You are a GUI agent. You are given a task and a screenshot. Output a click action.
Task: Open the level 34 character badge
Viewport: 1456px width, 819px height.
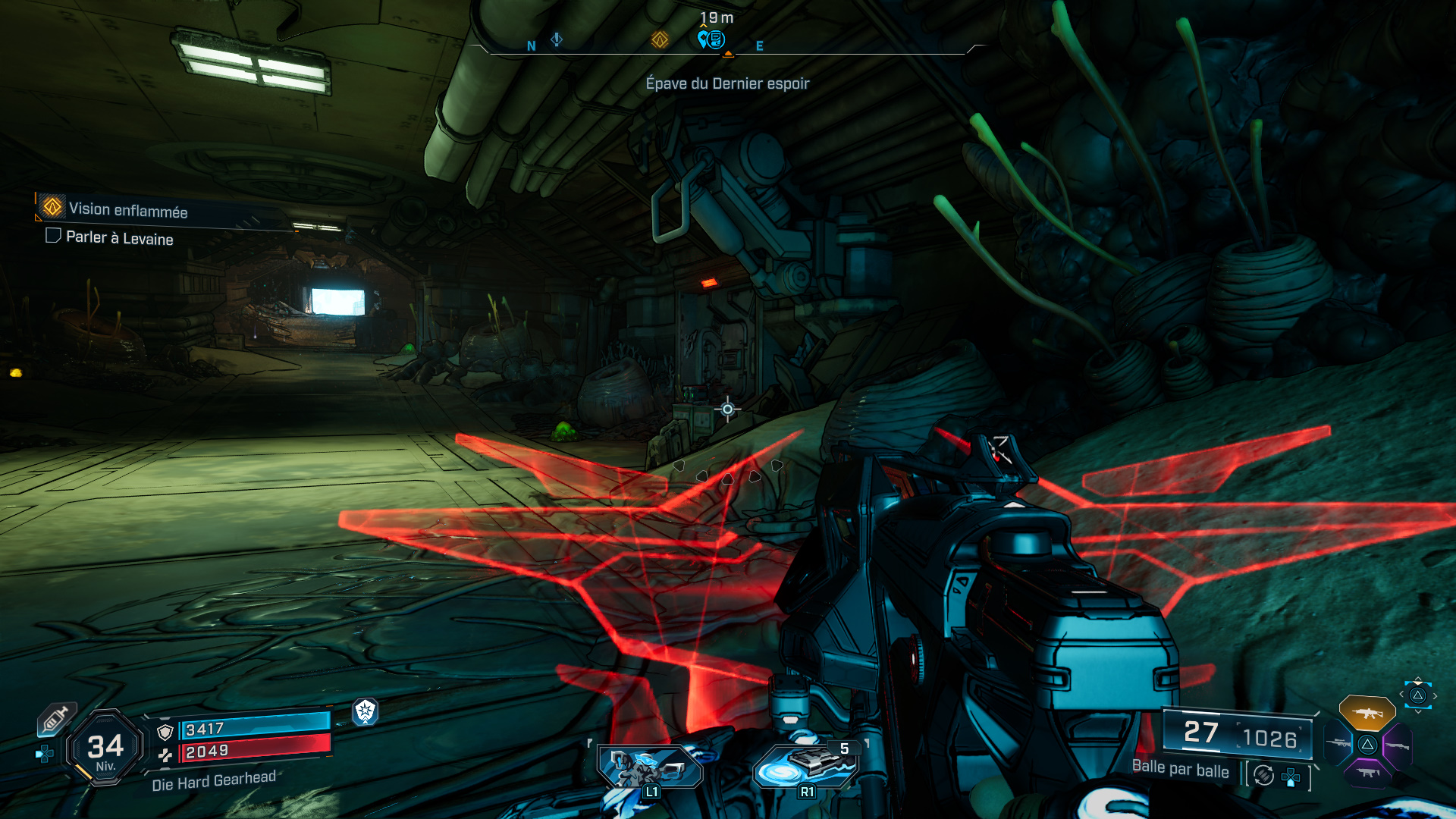(x=105, y=748)
